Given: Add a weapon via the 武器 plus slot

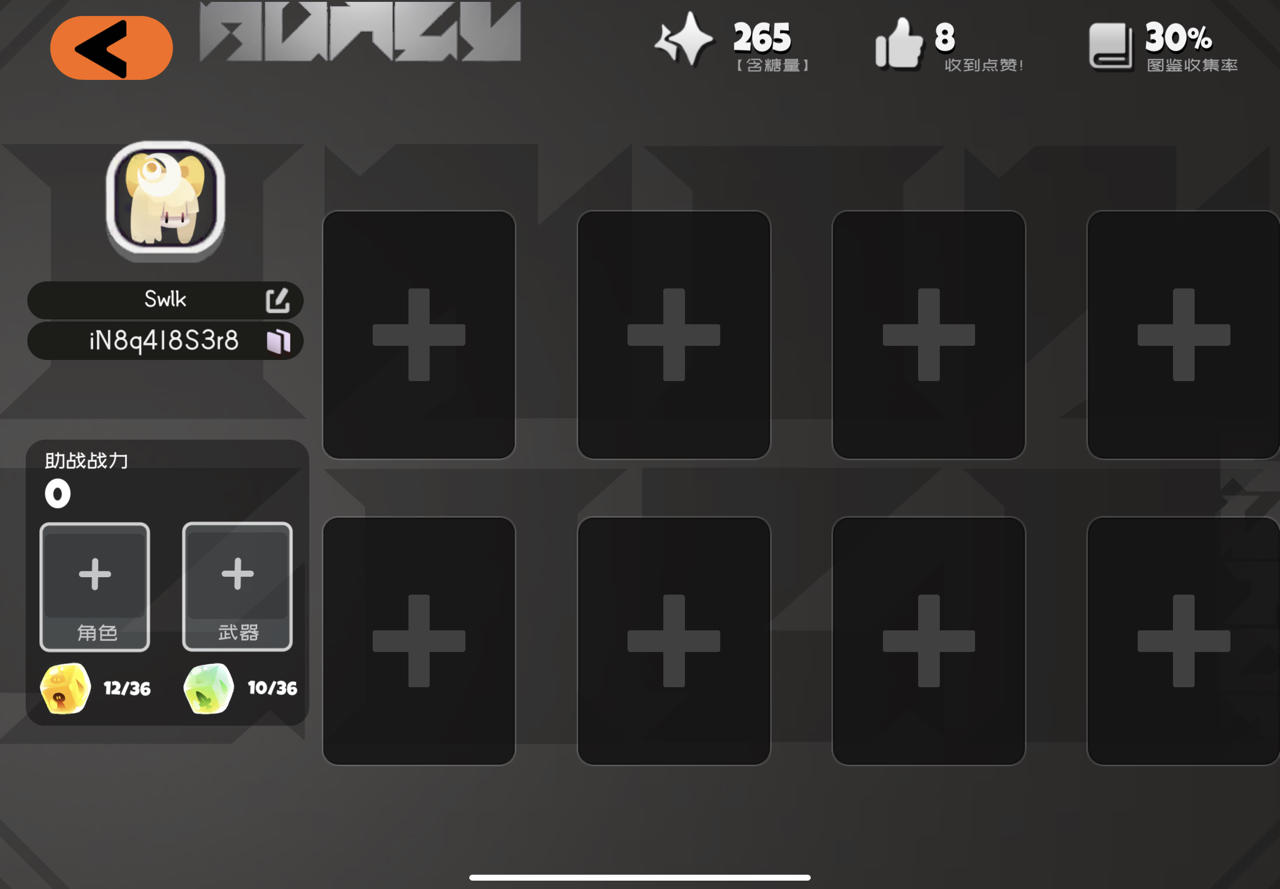Looking at the screenshot, I should (x=237, y=587).
